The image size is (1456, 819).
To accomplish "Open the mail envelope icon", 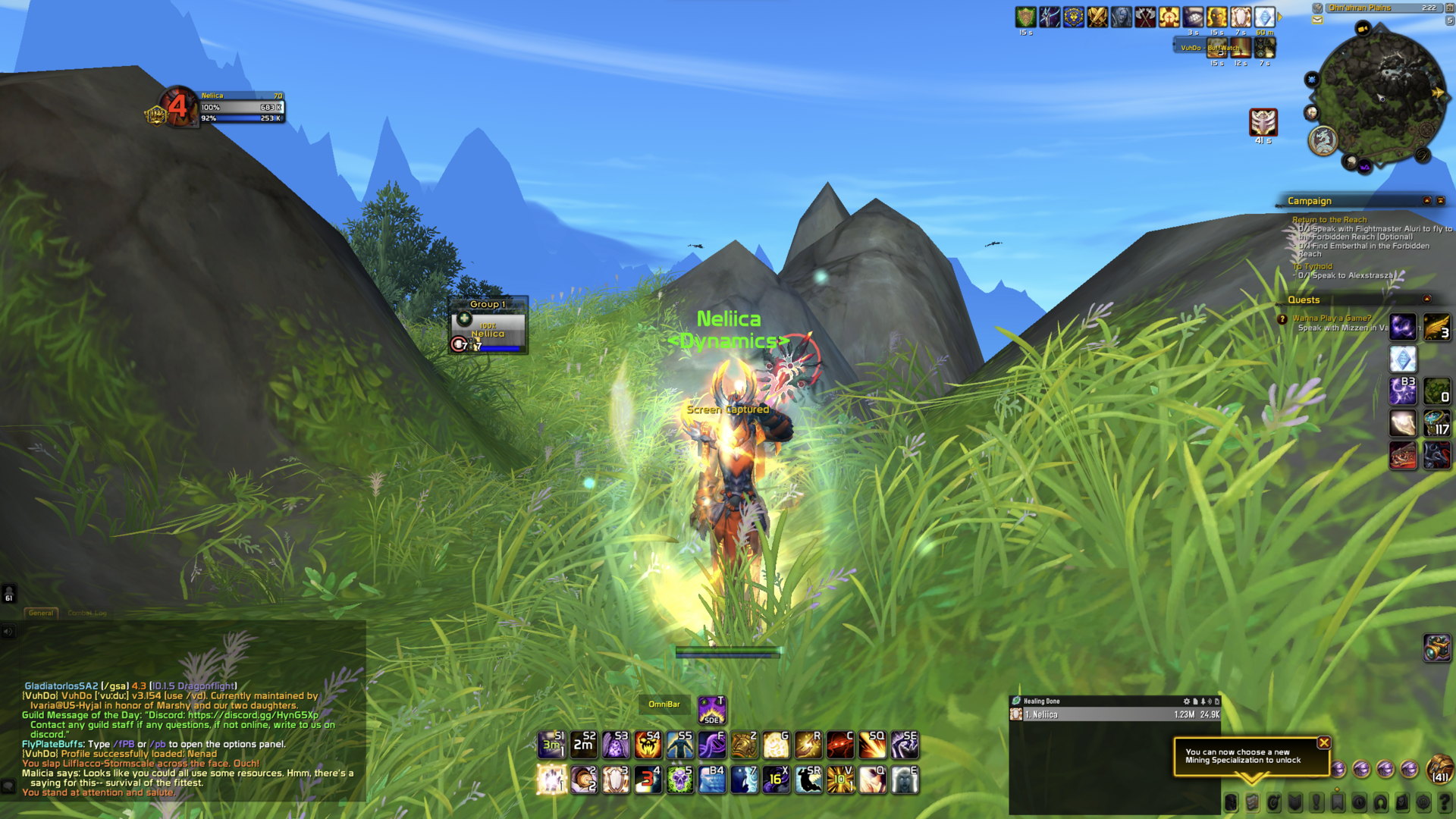I will [1318, 20].
